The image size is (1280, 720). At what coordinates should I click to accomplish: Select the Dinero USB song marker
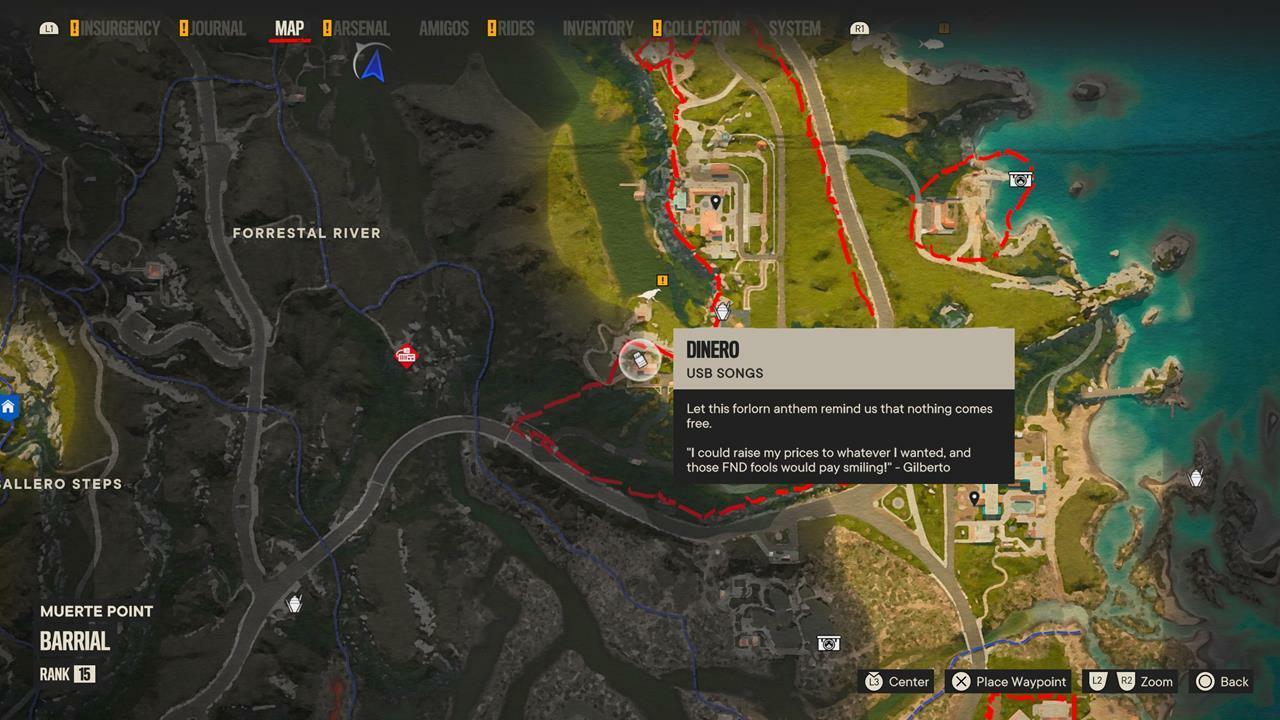(x=638, y=359)
